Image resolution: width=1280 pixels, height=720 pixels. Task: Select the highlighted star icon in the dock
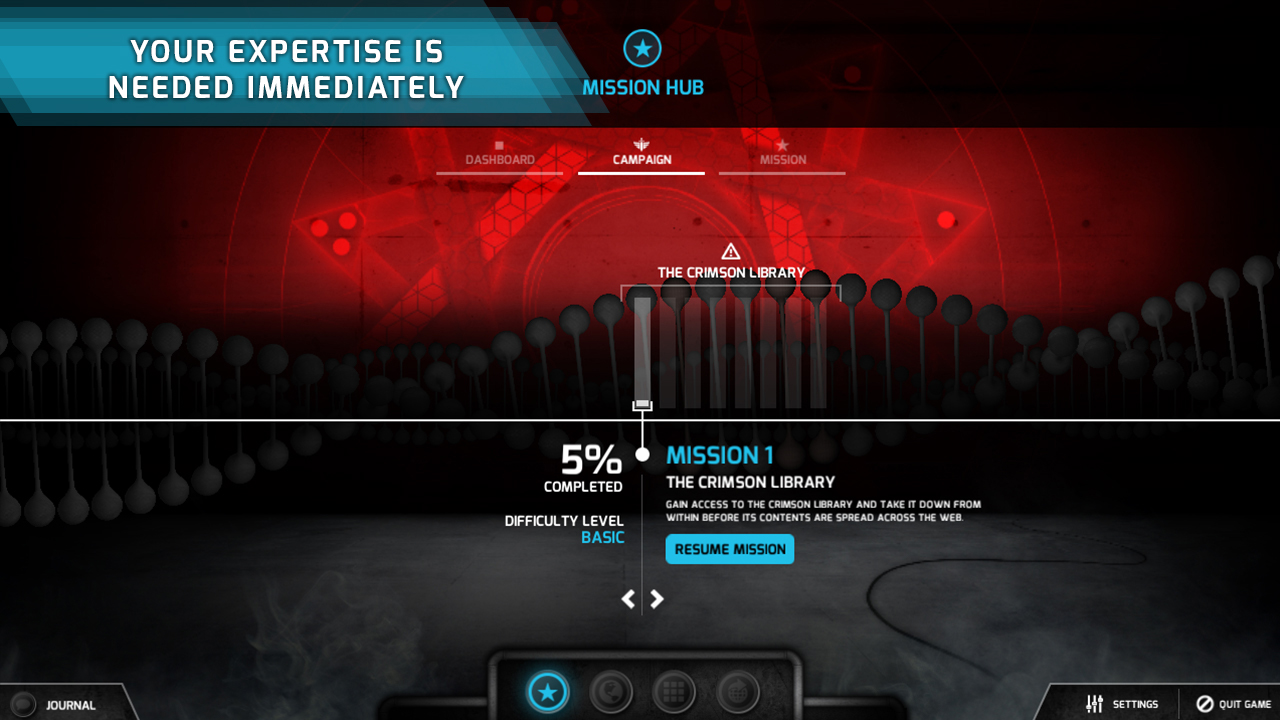click(547, 690)
